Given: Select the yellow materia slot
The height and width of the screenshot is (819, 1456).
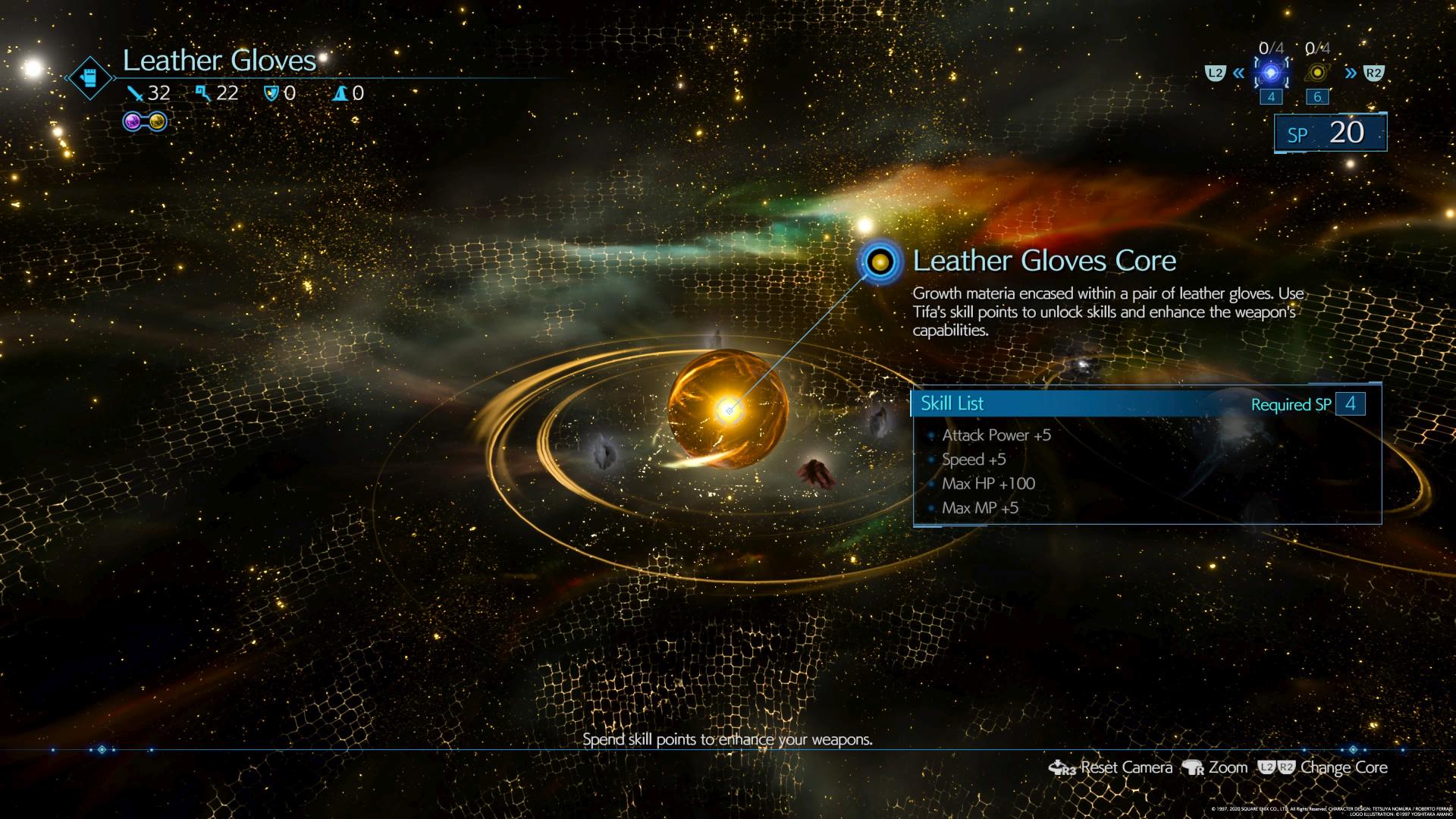Looking at the screenshot, I should 156,122.
